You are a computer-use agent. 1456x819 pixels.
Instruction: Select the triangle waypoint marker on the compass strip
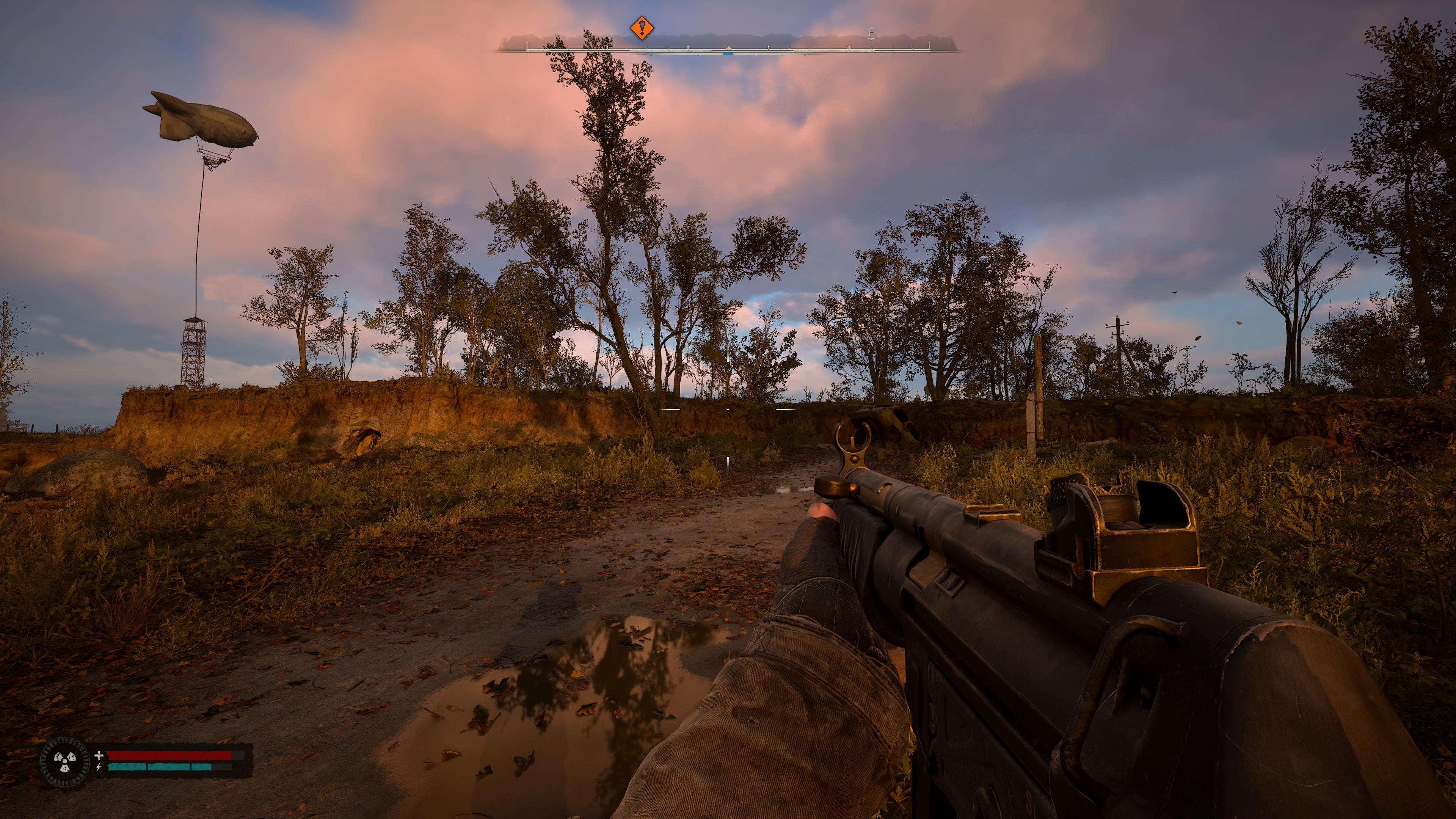pos(728,47)
